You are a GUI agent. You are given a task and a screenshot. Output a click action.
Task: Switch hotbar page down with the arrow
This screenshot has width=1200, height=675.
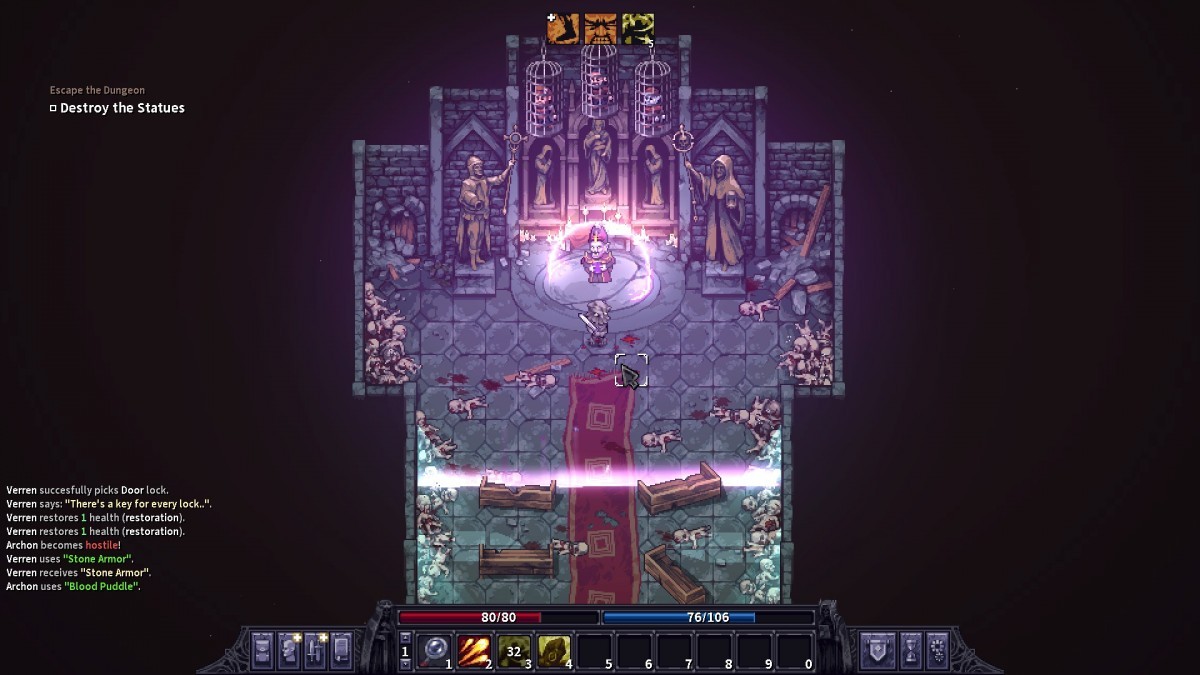(x=405, y=664)
